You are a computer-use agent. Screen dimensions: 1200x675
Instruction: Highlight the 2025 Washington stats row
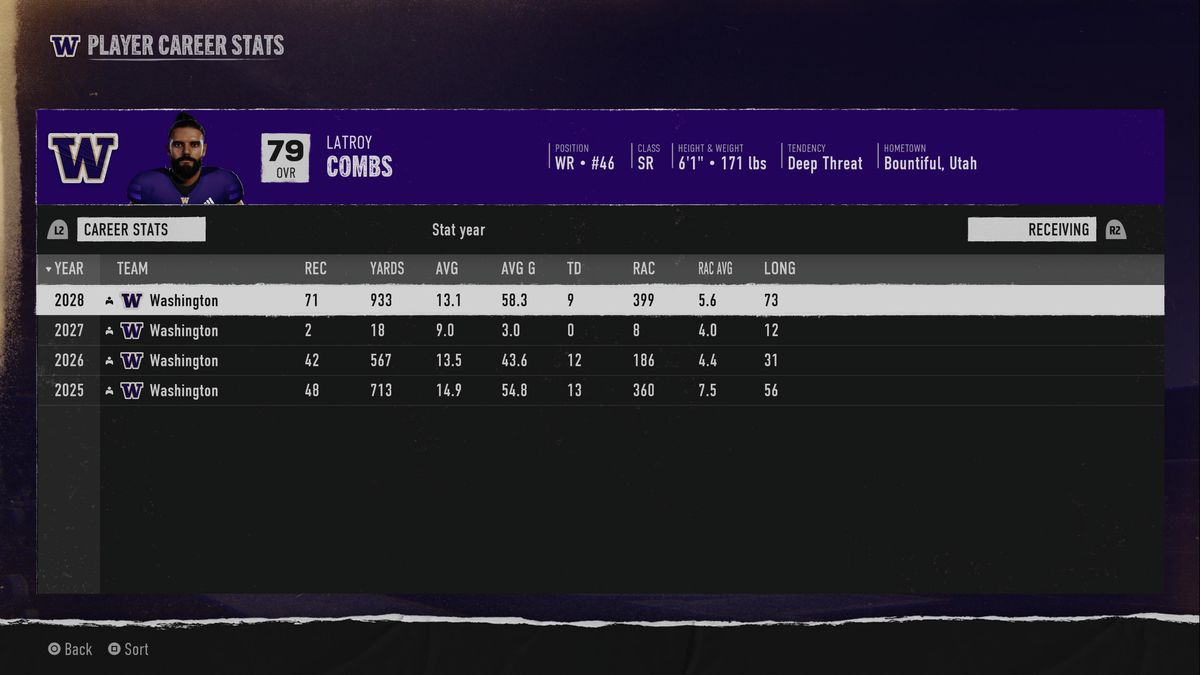click(600, 390)
